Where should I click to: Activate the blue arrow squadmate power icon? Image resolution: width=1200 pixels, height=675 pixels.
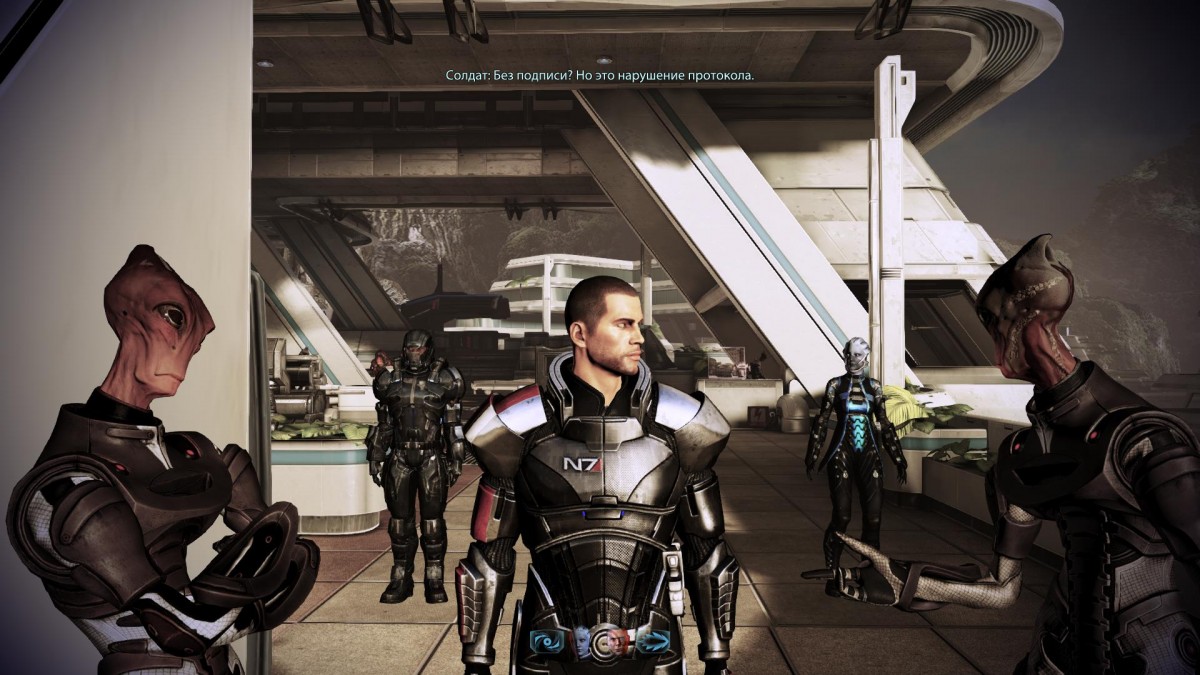pyautogui.click(x=653, y=641)
